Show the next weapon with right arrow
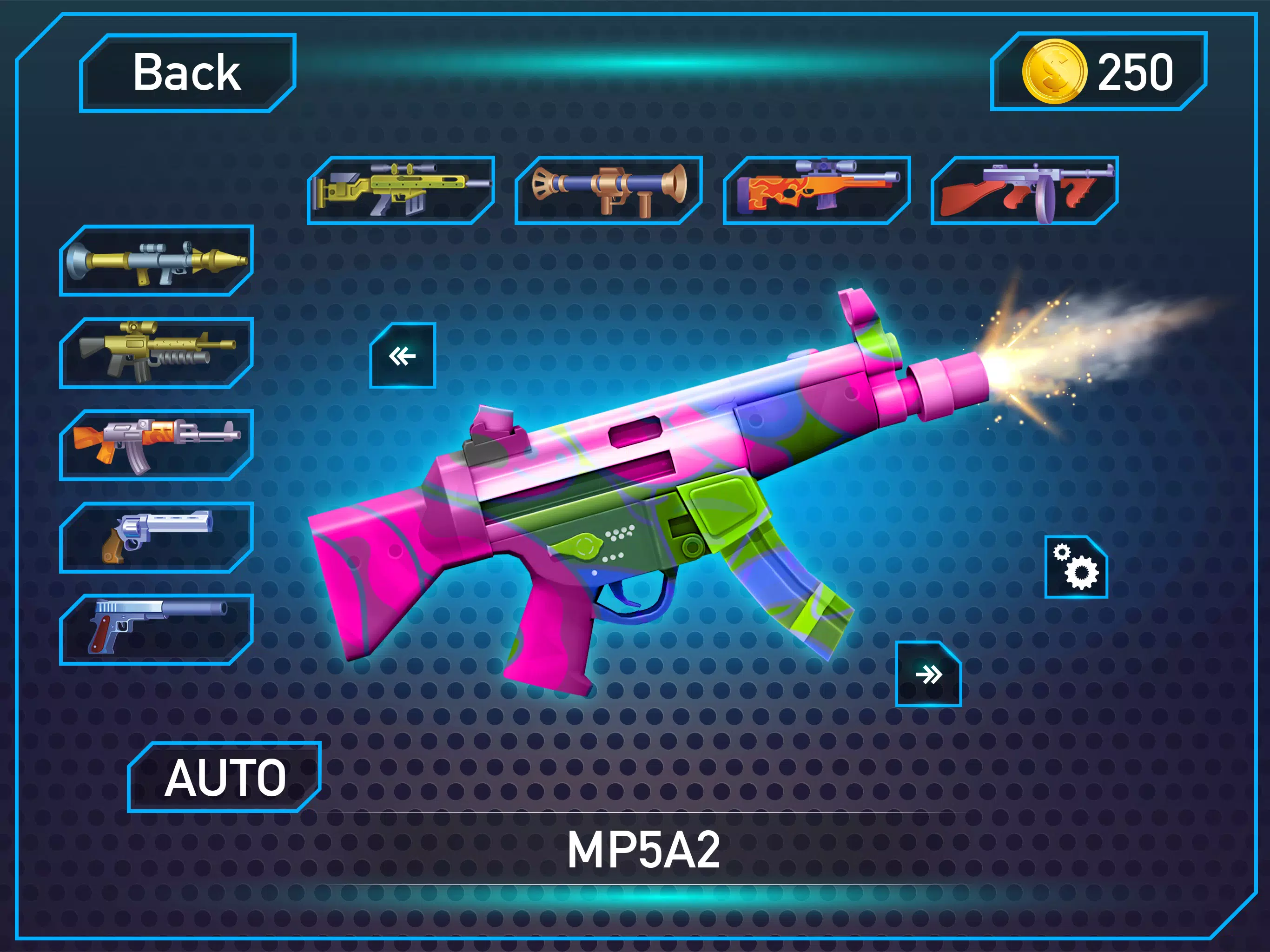 pos(928,674)
